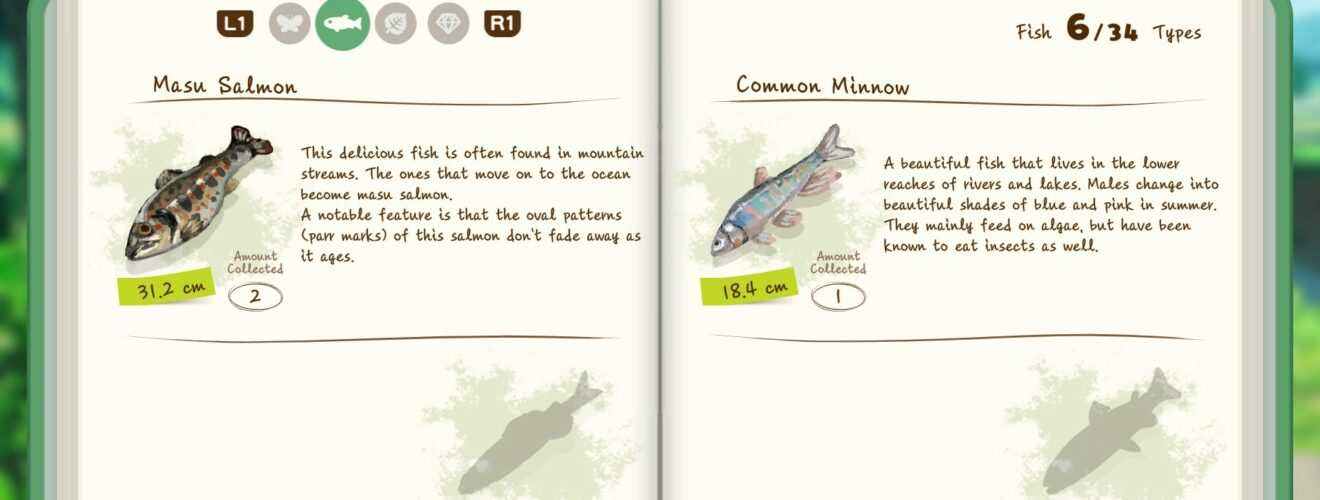This screenshot has height=500, width=1320.
Task: Open the leaf plants tab
Action: pyautogui.click(x=396, y=24)
